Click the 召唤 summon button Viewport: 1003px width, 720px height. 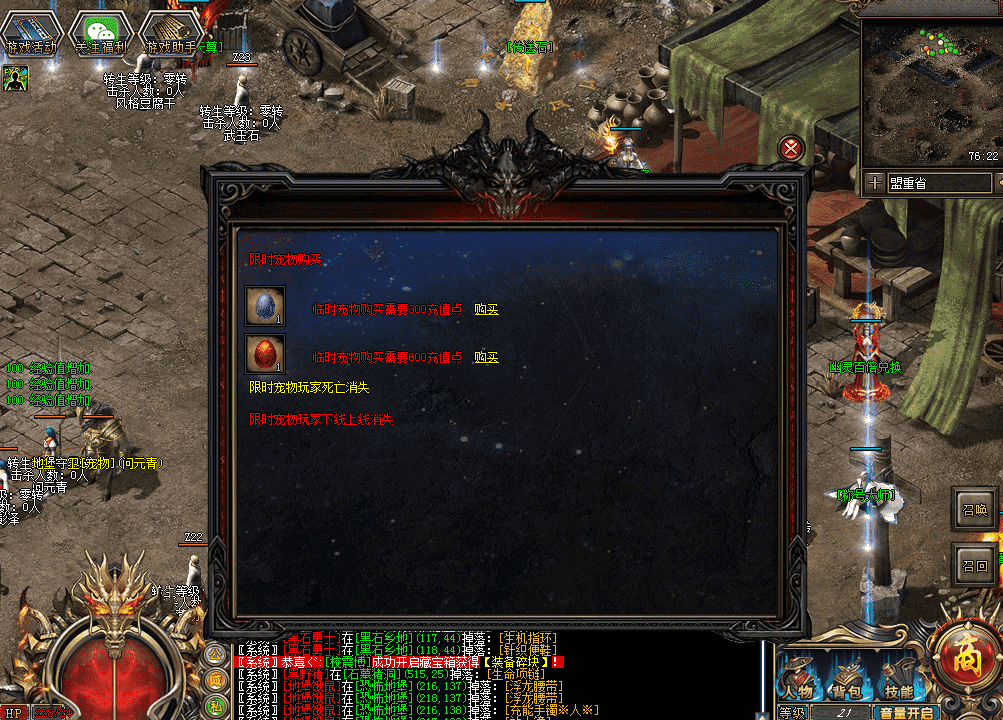click(x=974, y=508)
